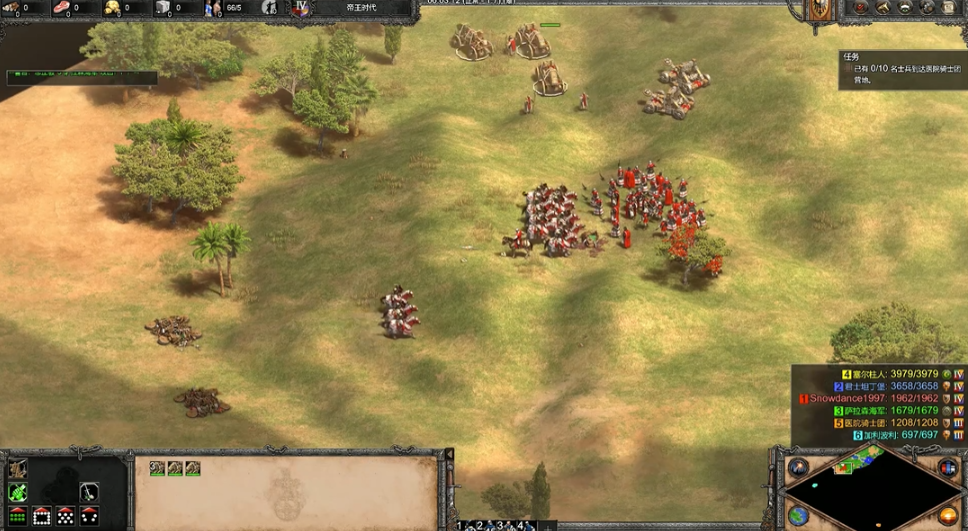Click the quest tracker panel showing 0/10 soldiers
Image resolution: width=968 pixels, height=531 pixels.
(x=902, y=71)
